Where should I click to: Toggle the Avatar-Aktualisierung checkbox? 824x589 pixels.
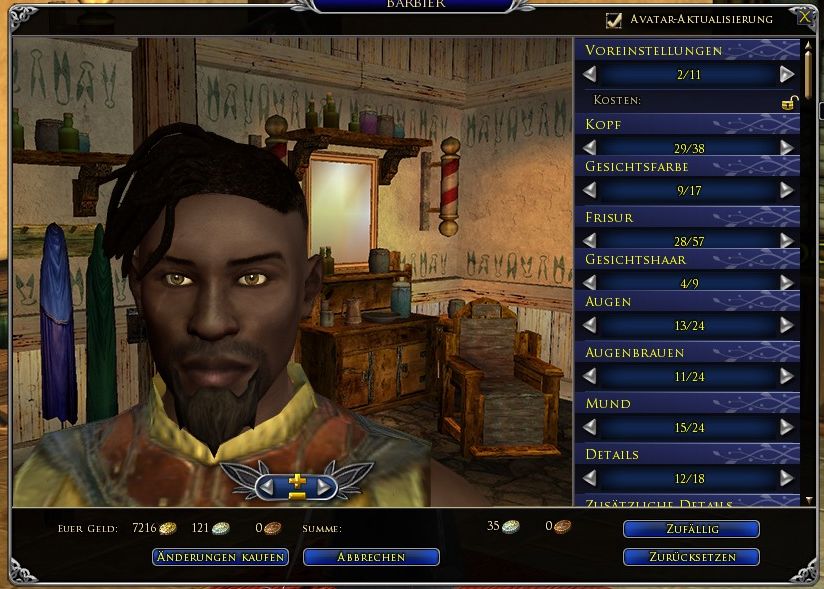614,19
